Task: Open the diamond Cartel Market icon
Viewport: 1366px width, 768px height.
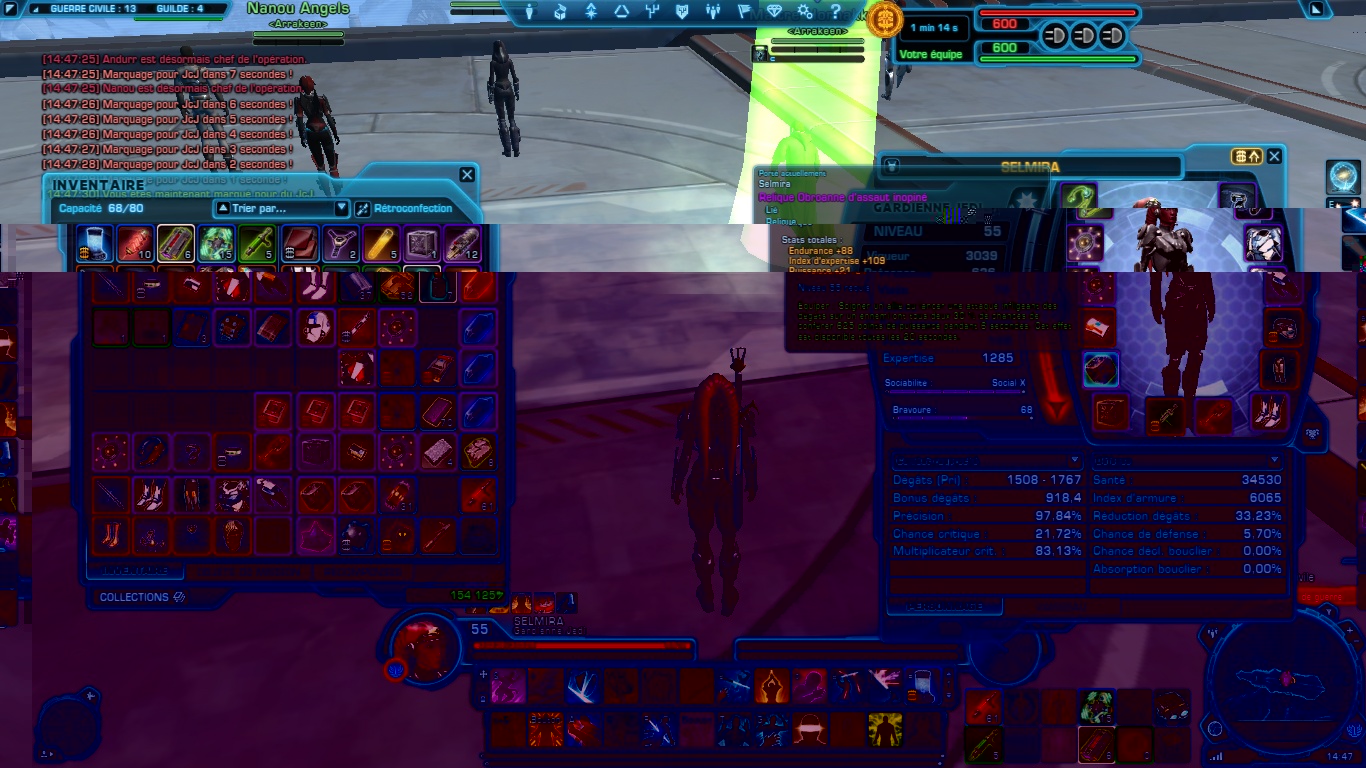Action: click(774, 12)
